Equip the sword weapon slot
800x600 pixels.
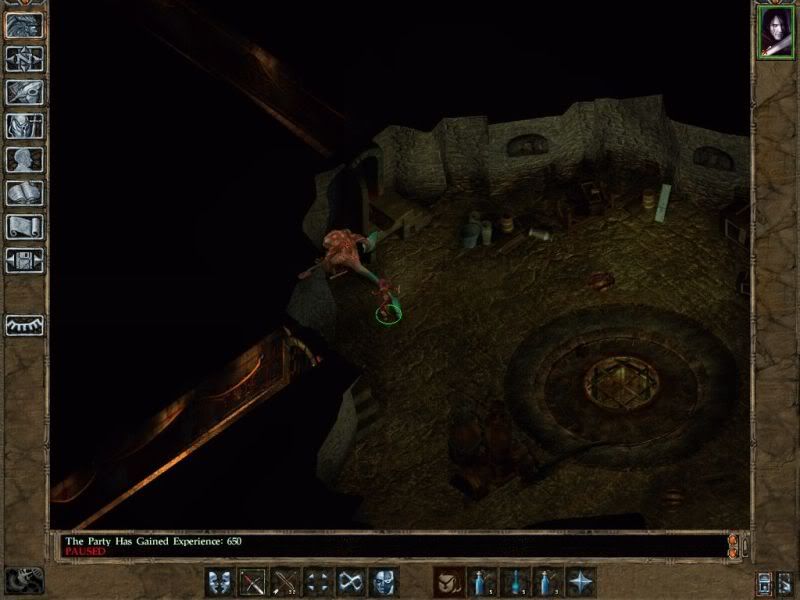click(253, 581)
